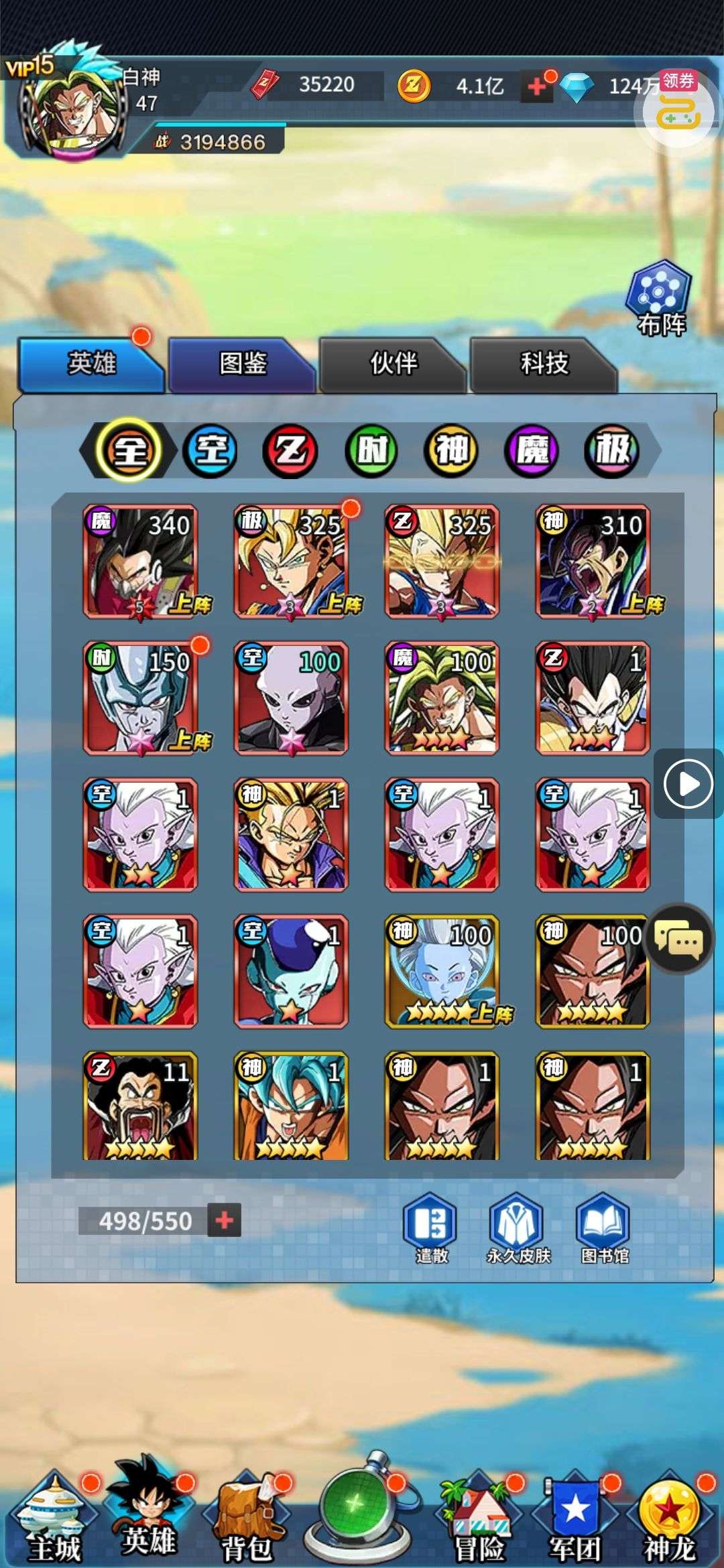The height and width of the screenshot is (1568, 724).
Task: Select the 科技 tab
Action: coord(544,364)
